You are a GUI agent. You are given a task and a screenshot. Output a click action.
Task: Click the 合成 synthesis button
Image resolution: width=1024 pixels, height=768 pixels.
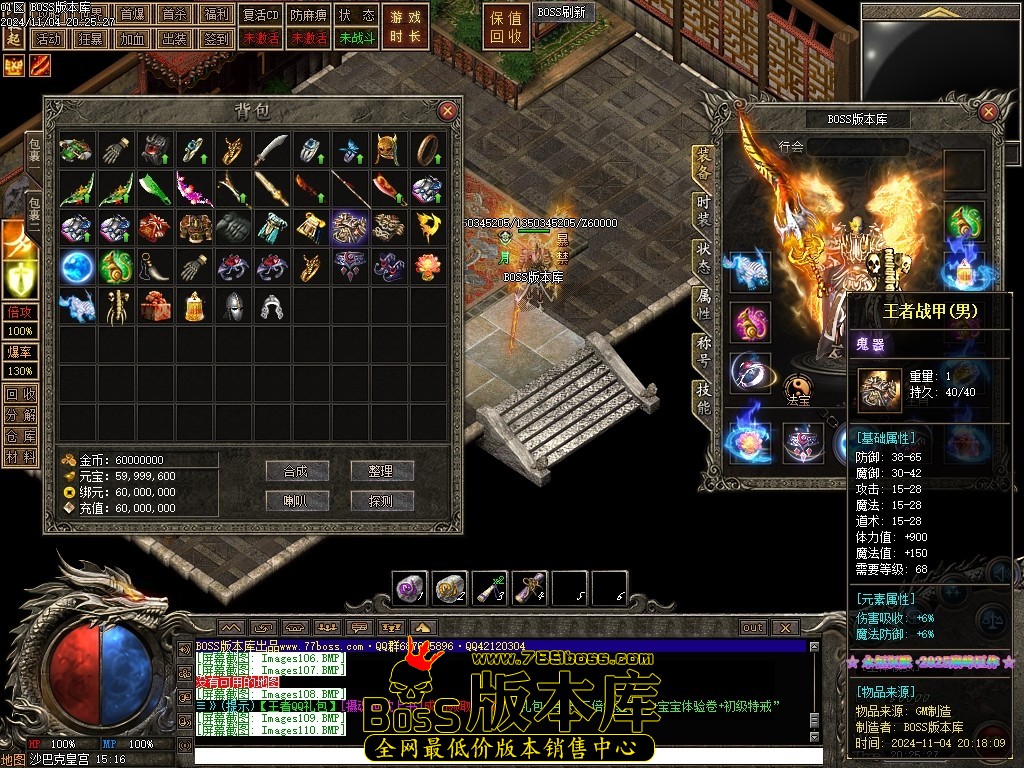click(296, 471)
